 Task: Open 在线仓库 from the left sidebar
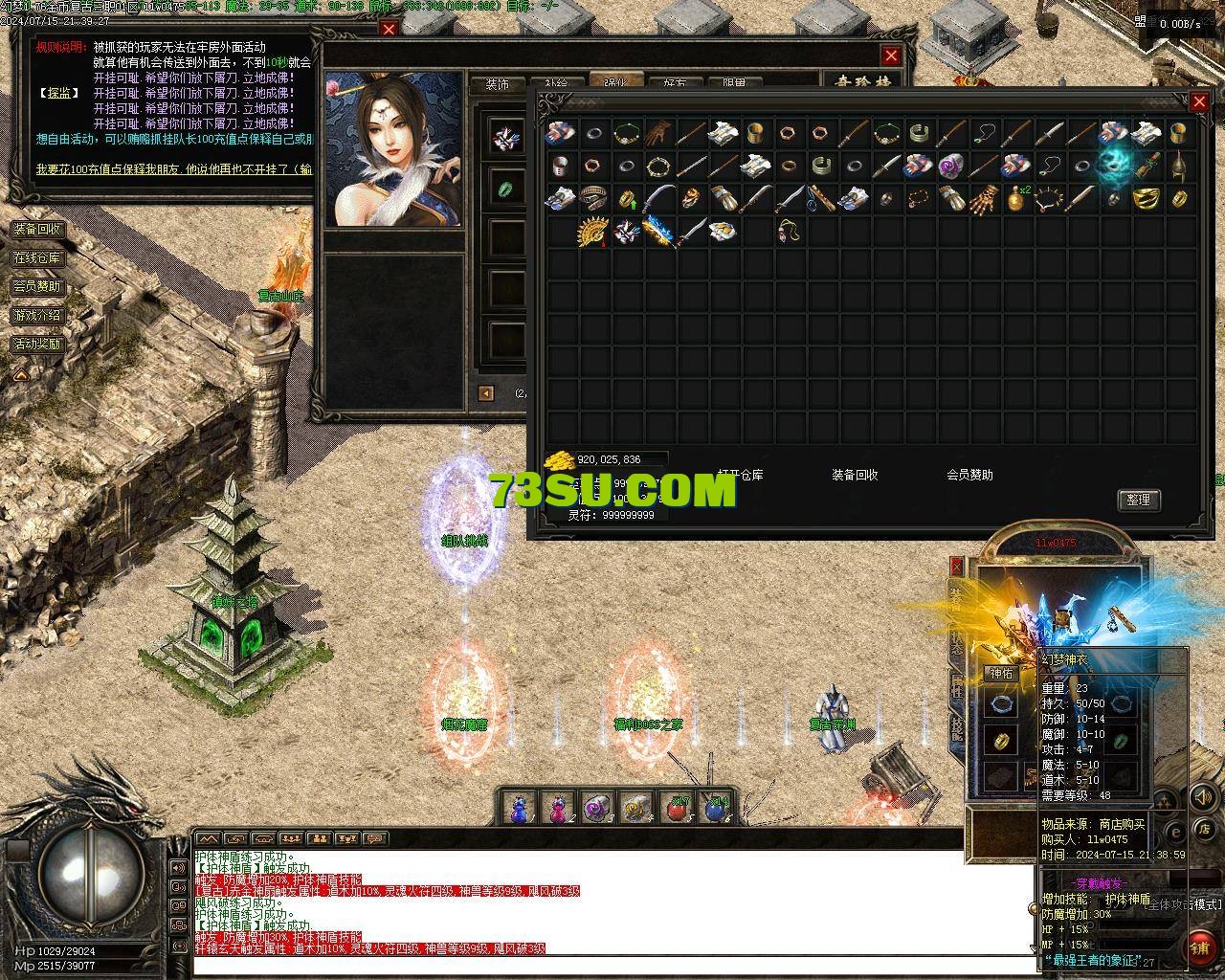[x=37, y=258]
